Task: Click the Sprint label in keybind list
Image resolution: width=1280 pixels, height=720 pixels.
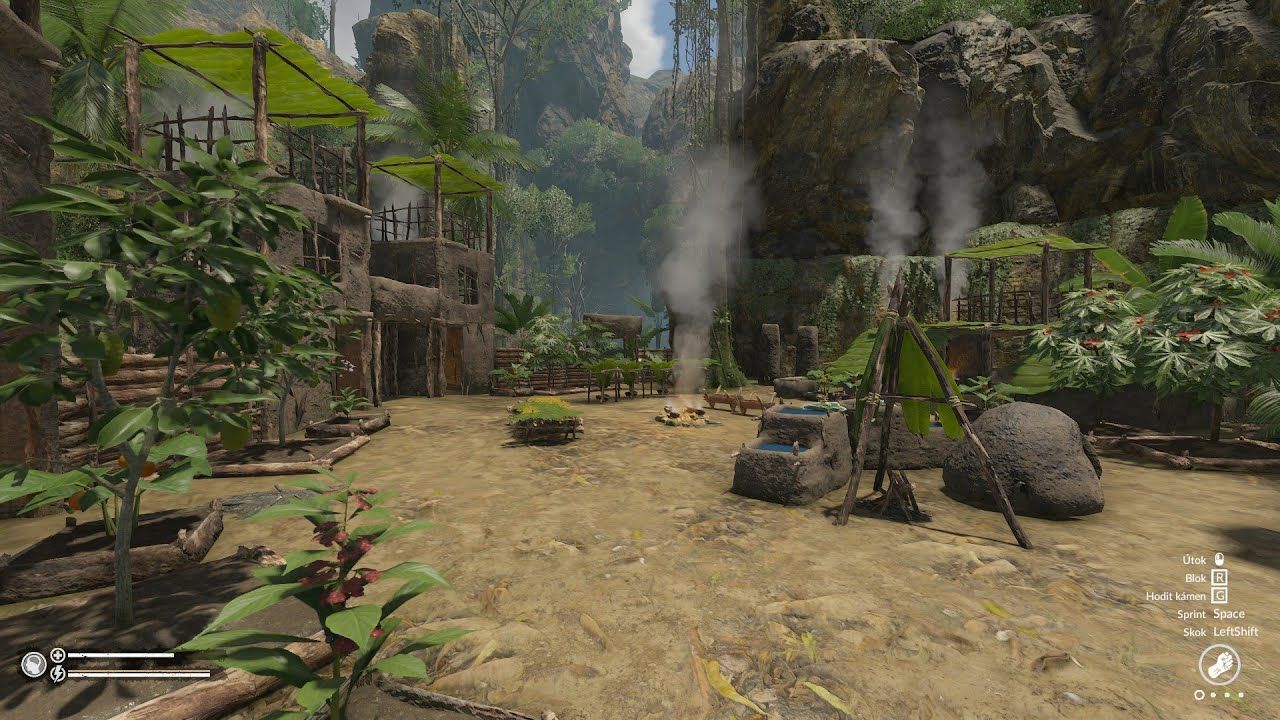Action: coord(1192,614)
